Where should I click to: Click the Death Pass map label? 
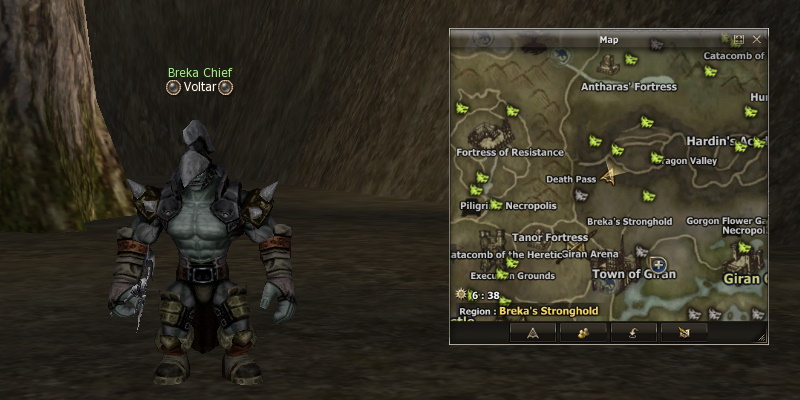(x=571, y=180)
